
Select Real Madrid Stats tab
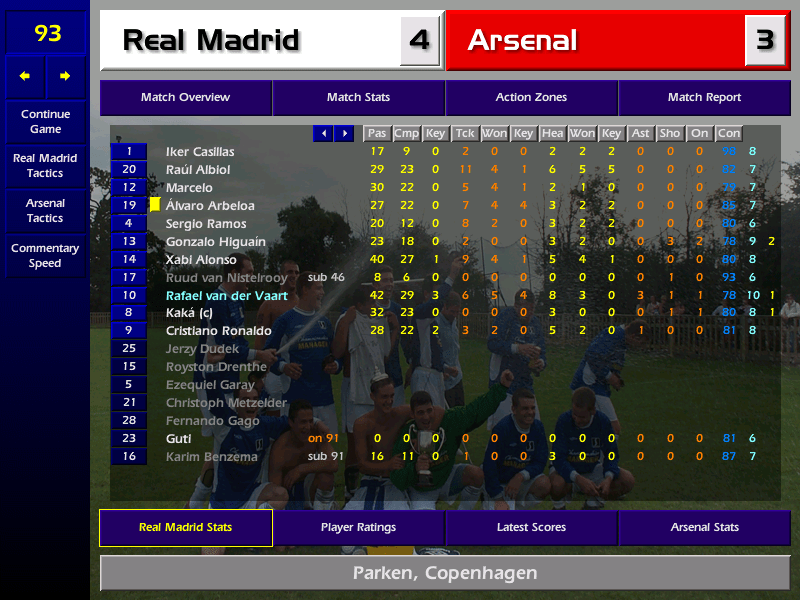click(x=185, y=528)
